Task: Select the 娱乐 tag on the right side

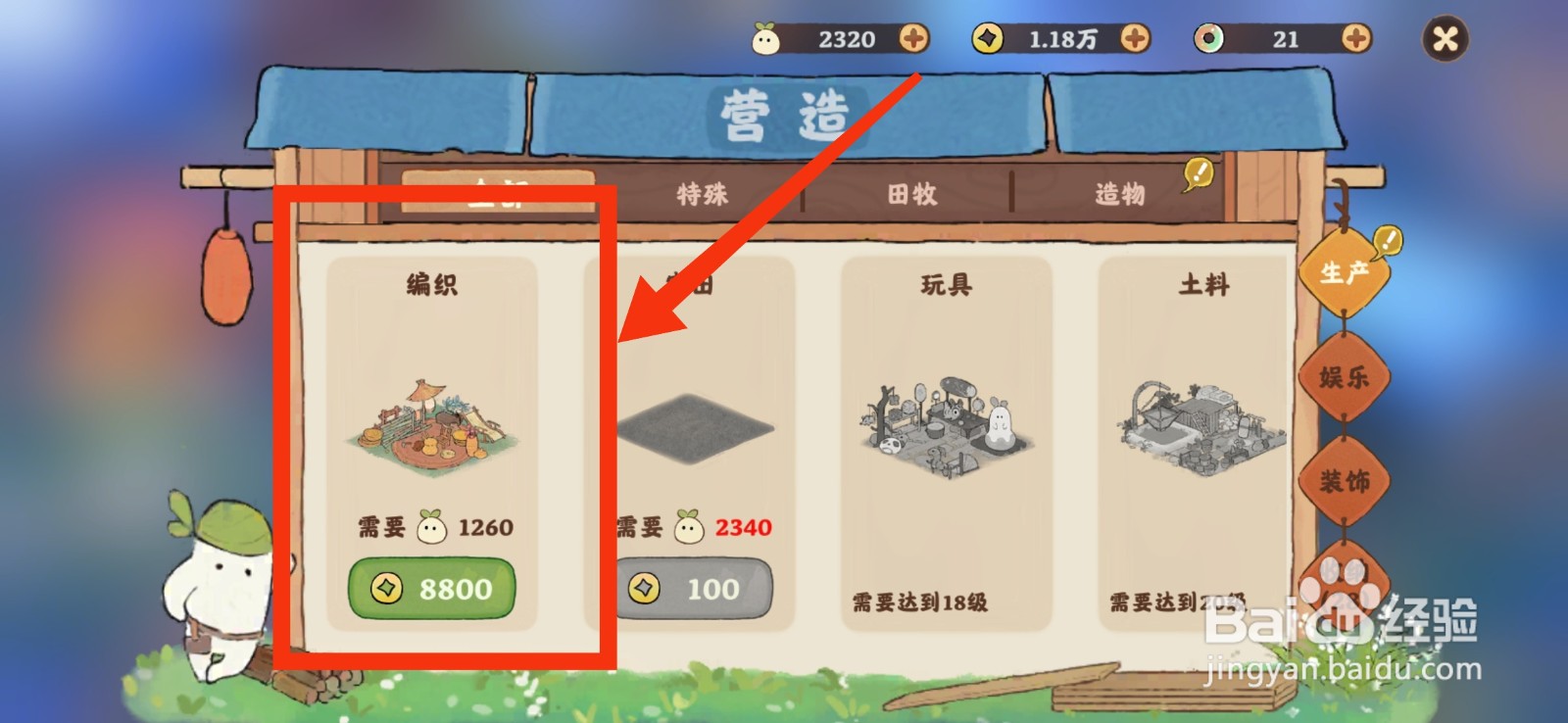Action: 1344,376
